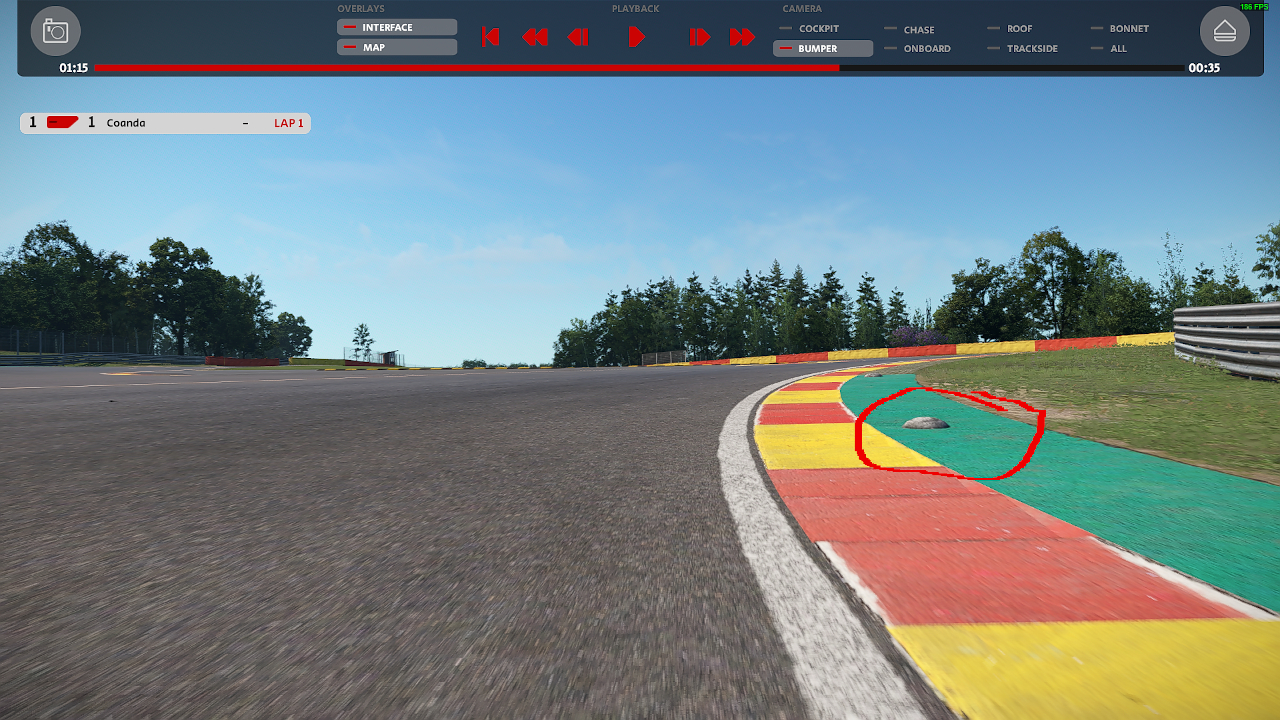Viewport: 1280px width, 720px height.
Task: Rewind the replay with the double-arrow button
Action: pyautogui.click(x=535, y=37)
